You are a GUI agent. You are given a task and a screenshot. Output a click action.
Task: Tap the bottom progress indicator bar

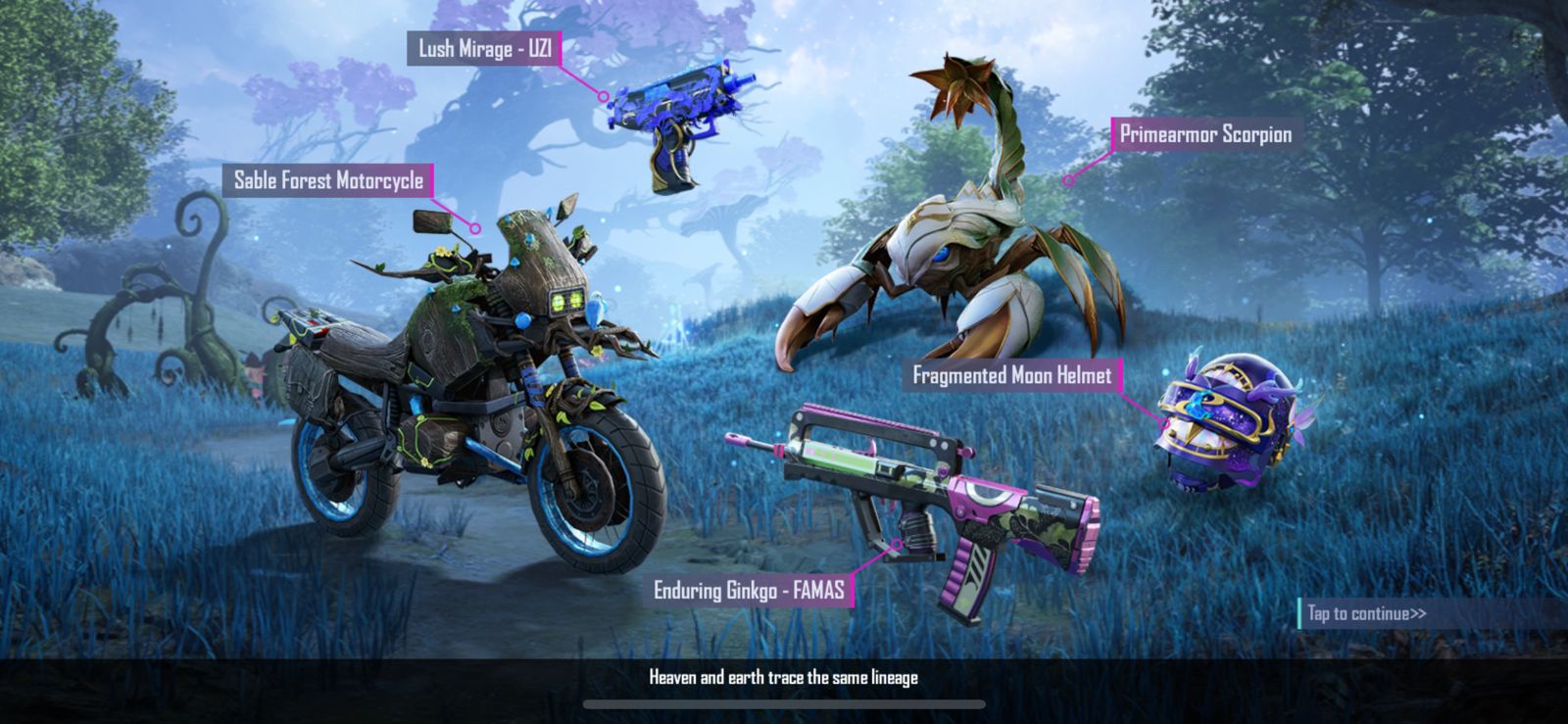784,702
